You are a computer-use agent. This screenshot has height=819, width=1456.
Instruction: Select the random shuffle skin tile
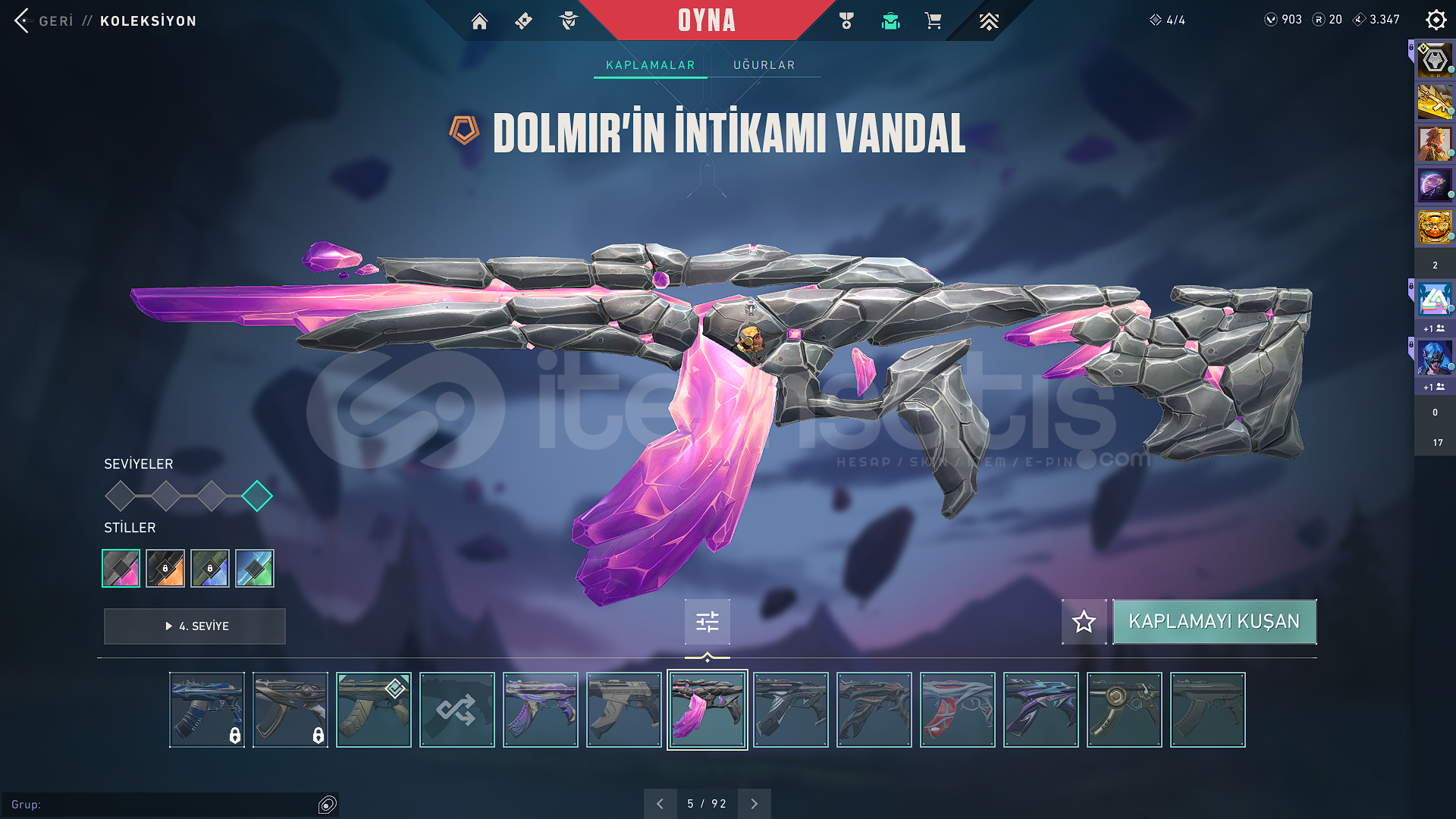tap(457, 710)
